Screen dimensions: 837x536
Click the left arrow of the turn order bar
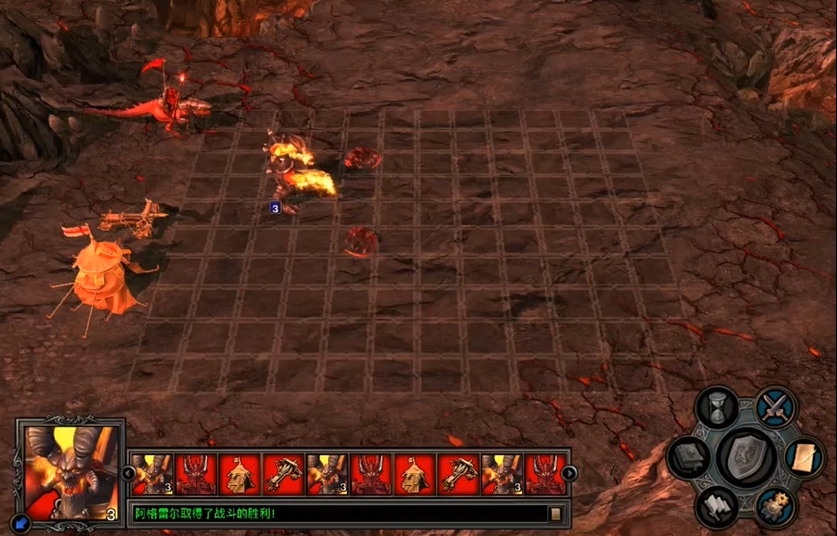click(128, 473)
